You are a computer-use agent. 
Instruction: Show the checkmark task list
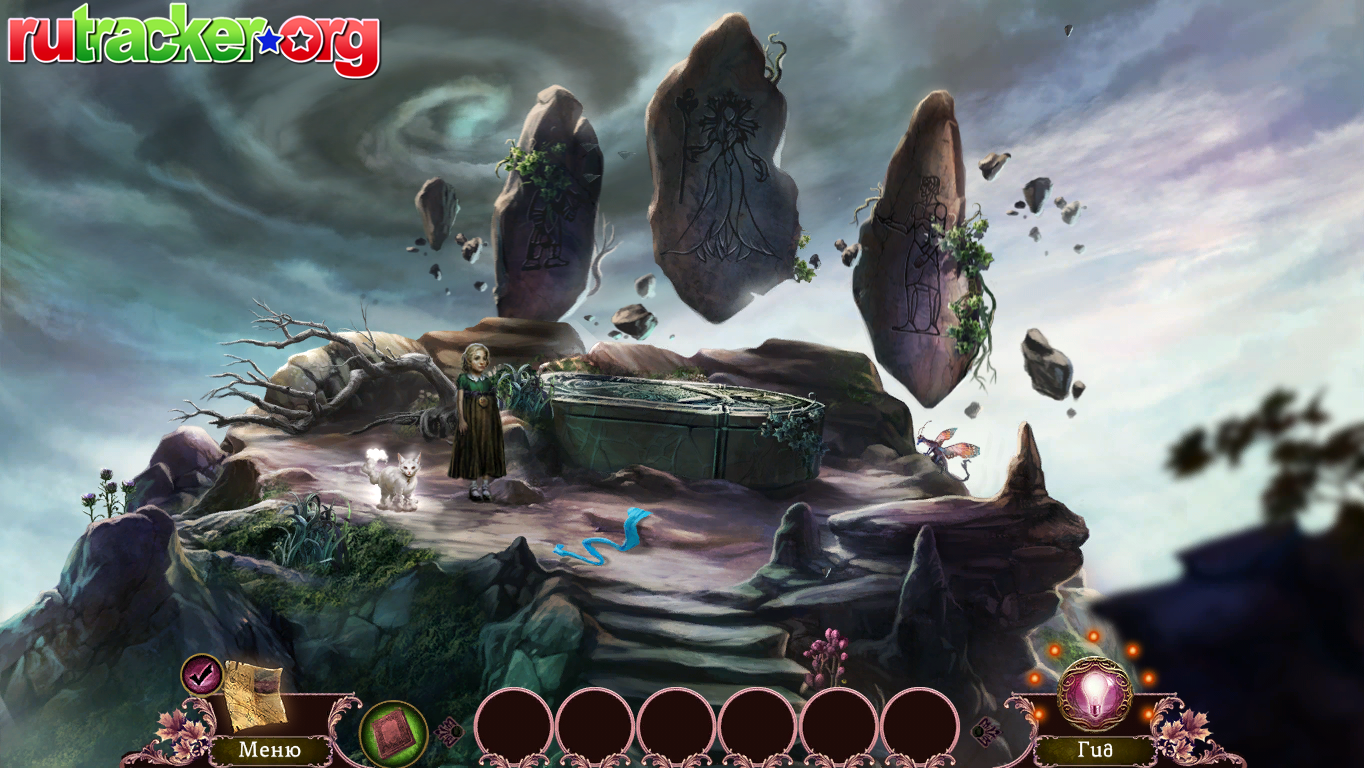[201, 674]
